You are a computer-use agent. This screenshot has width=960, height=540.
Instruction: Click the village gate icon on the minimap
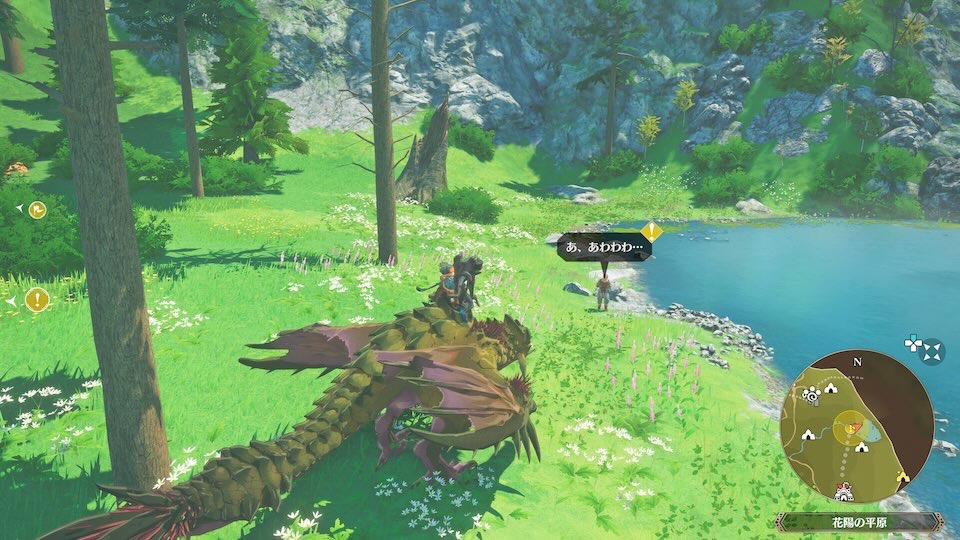tap(845, 492)
